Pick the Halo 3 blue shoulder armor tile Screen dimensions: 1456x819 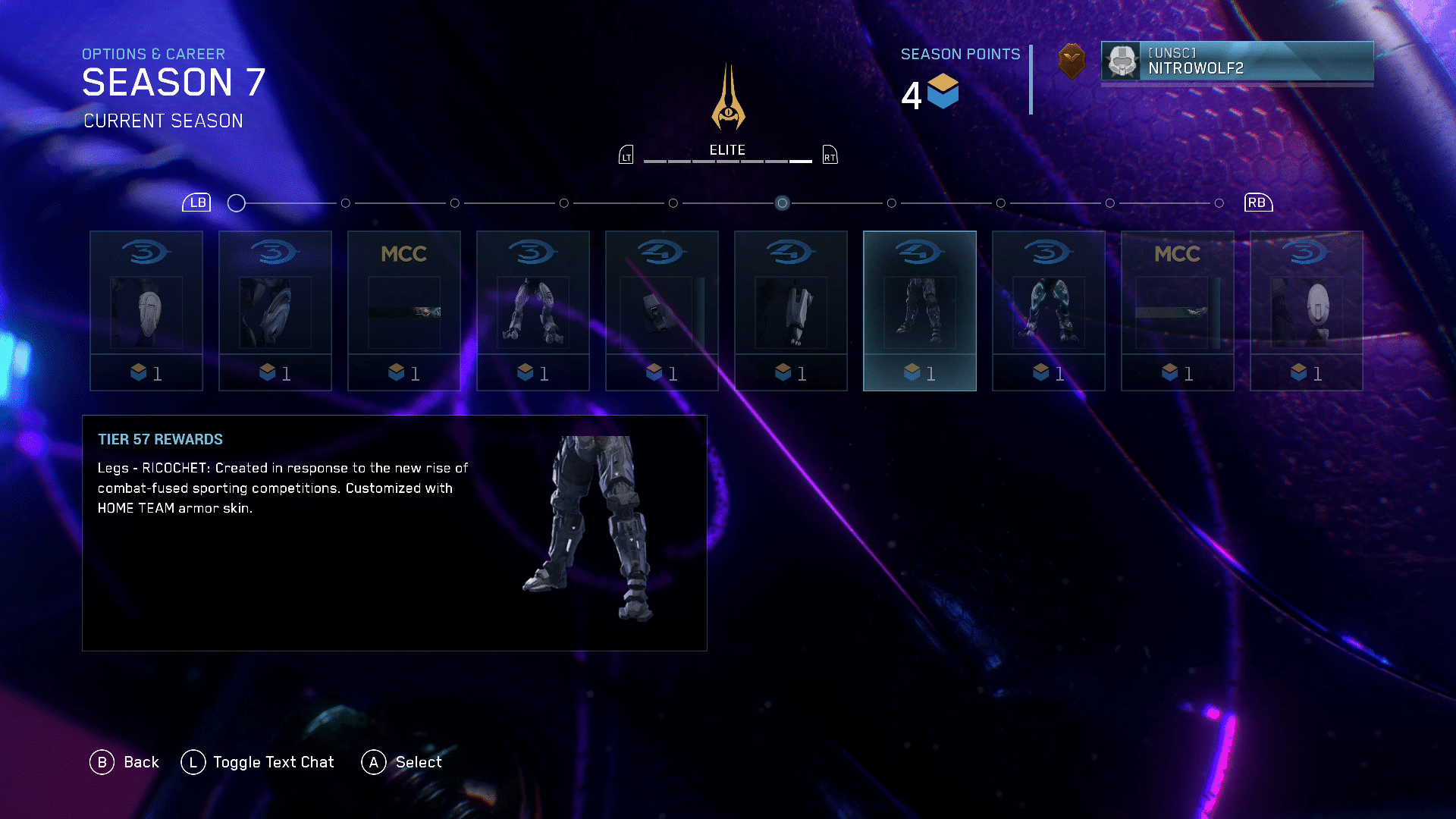click(x=275, y=311)
